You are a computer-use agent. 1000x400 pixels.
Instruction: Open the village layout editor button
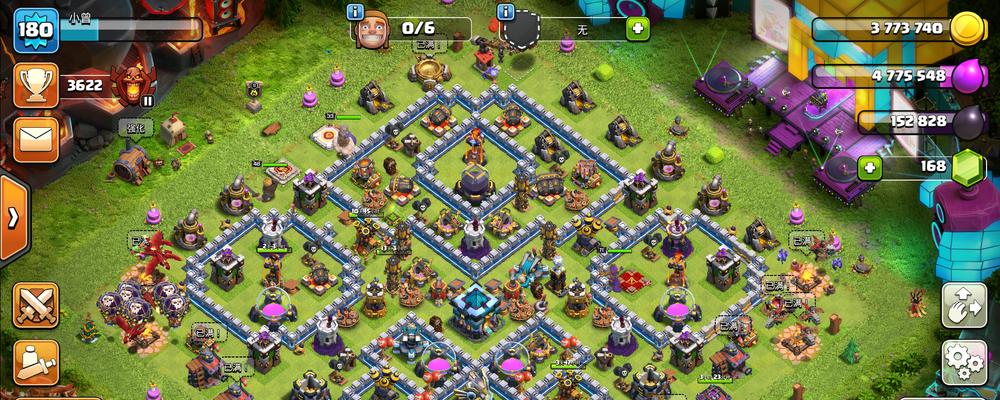(964, 305)
